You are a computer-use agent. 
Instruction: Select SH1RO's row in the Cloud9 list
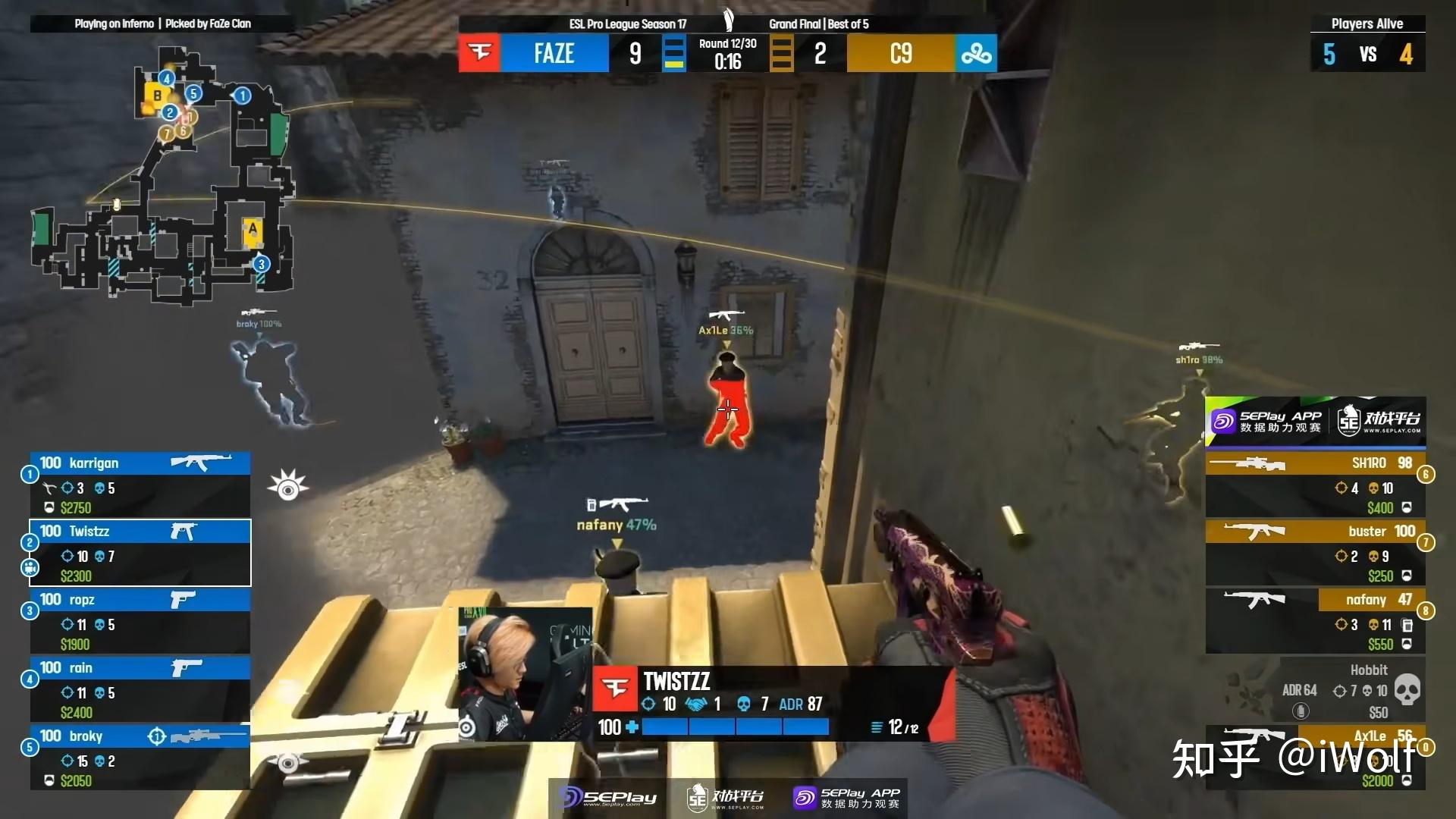click(x=1316, y=484)
